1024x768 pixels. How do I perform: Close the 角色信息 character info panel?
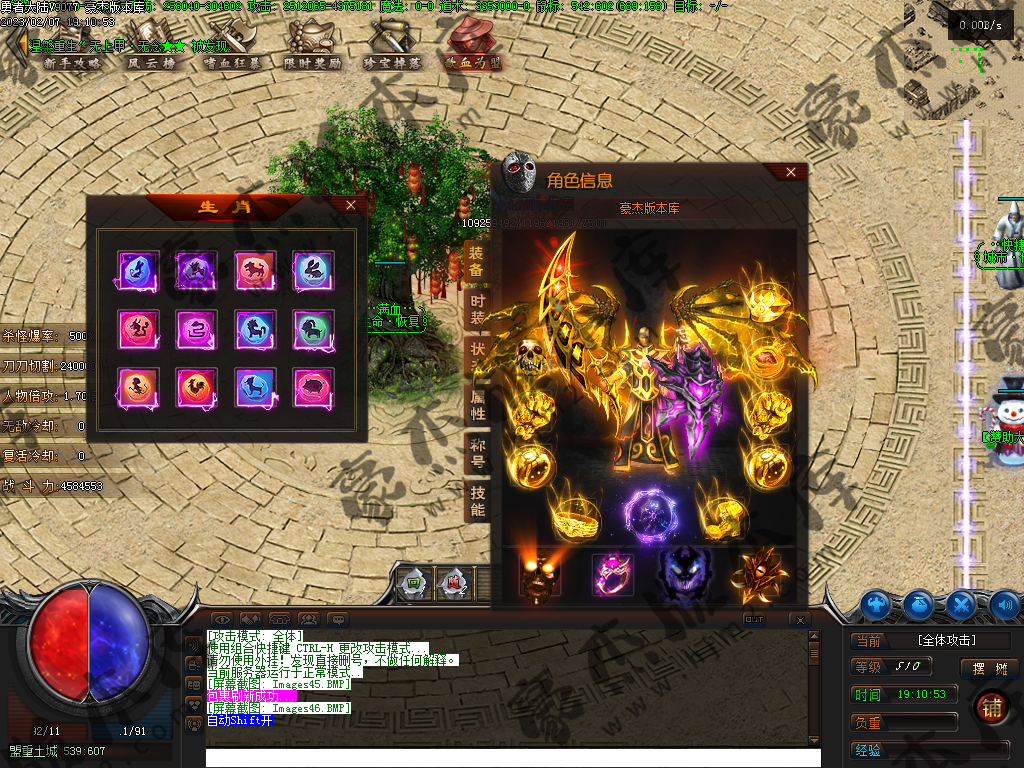(791, 172)
